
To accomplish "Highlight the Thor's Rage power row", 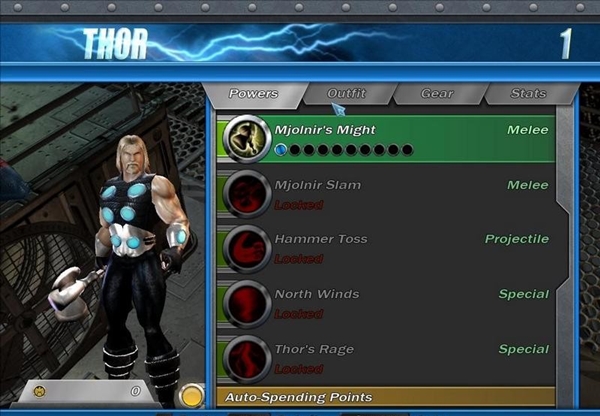I will click(x=385, y=357).
